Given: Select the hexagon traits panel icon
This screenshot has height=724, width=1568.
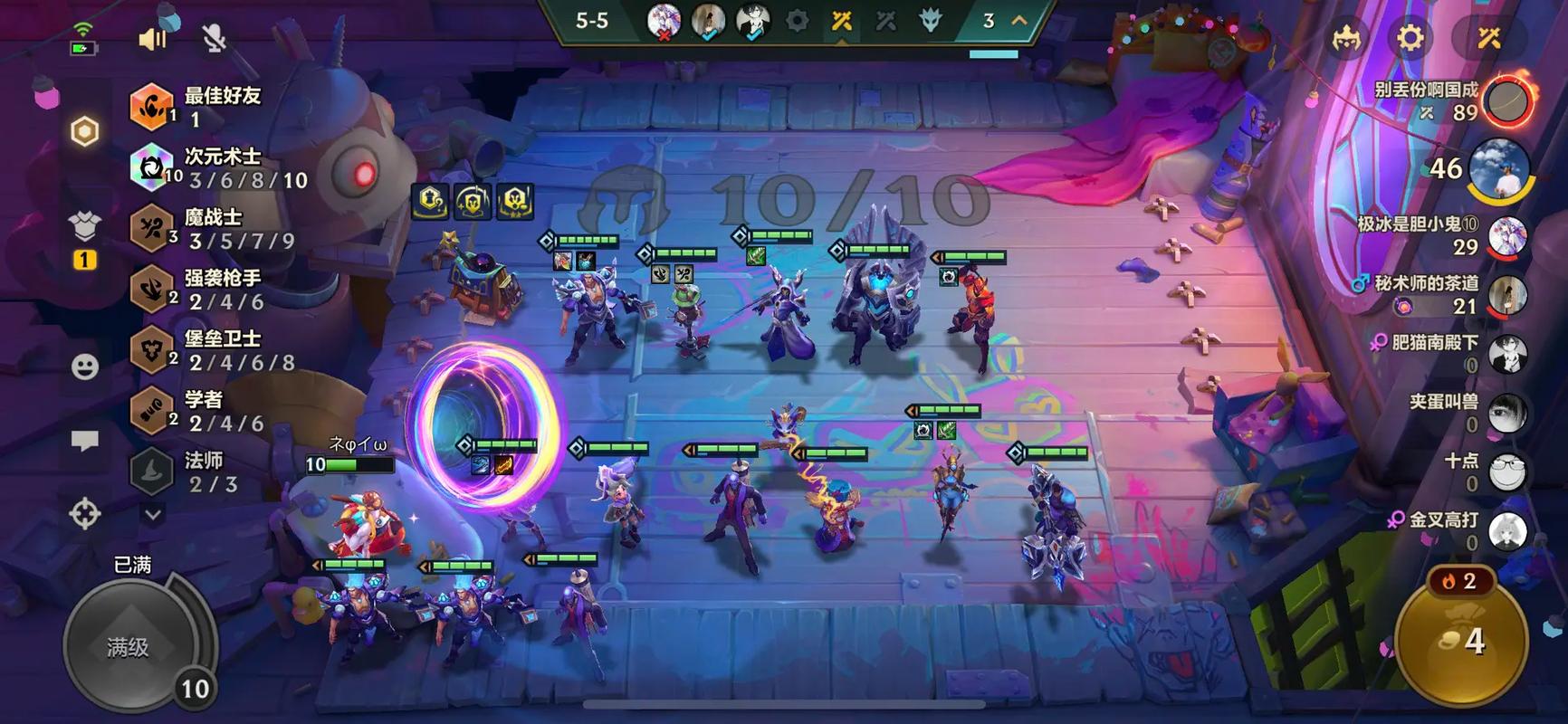Looking at the screenshot, I should 84,132.
